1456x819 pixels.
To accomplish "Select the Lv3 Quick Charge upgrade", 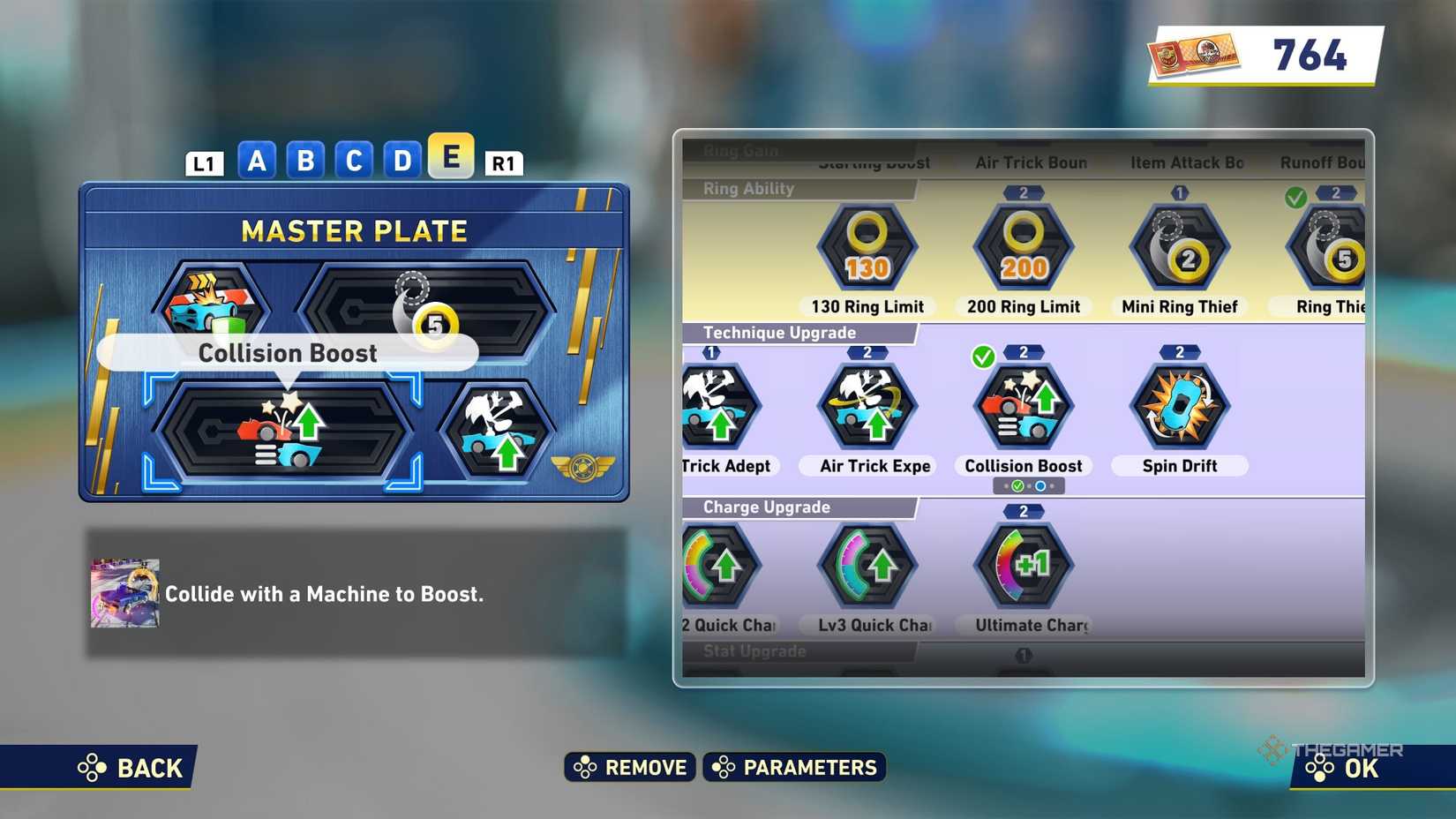I will tap(866, 567).
